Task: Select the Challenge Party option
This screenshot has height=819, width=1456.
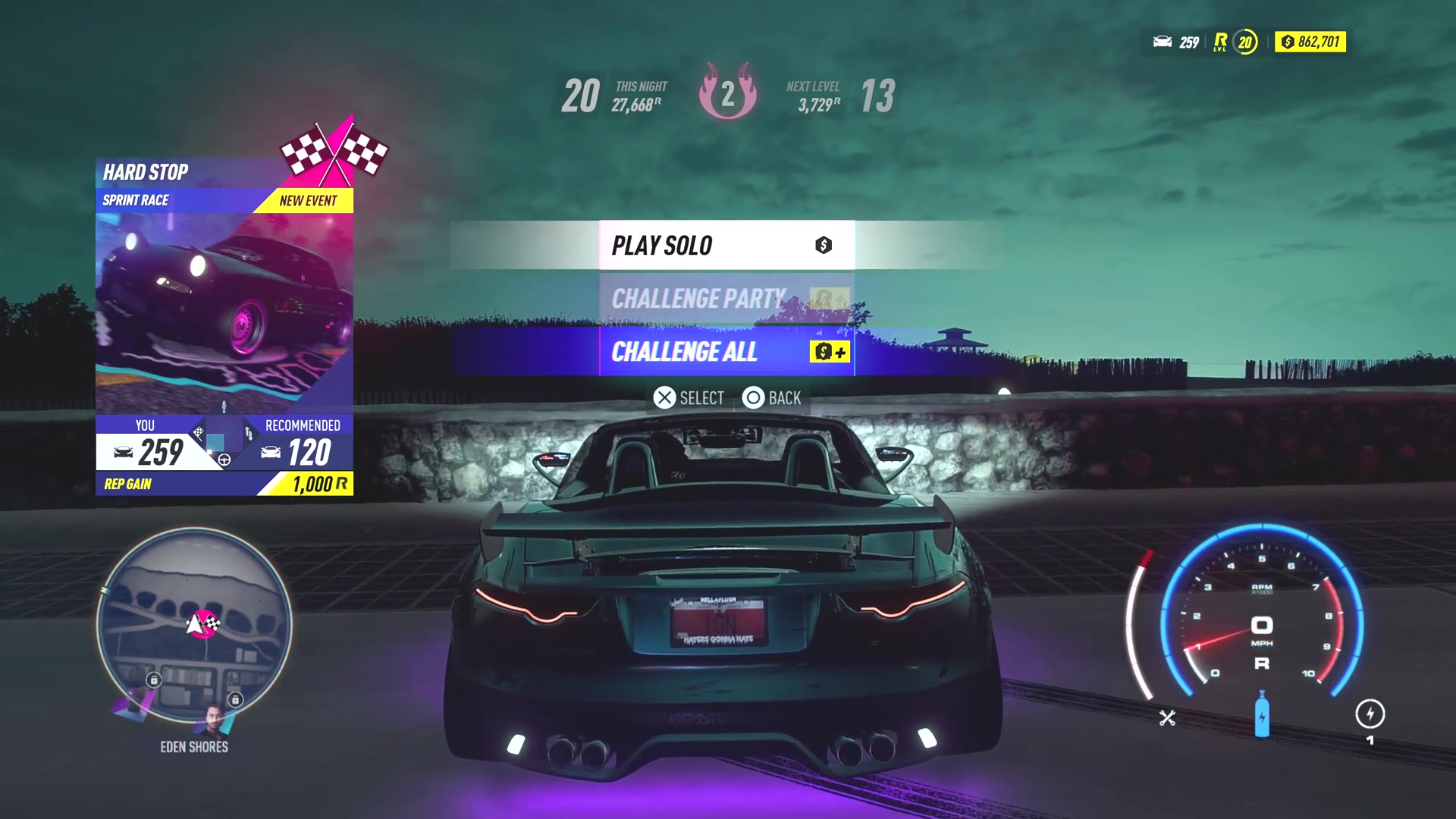Action: coord(726,299)
